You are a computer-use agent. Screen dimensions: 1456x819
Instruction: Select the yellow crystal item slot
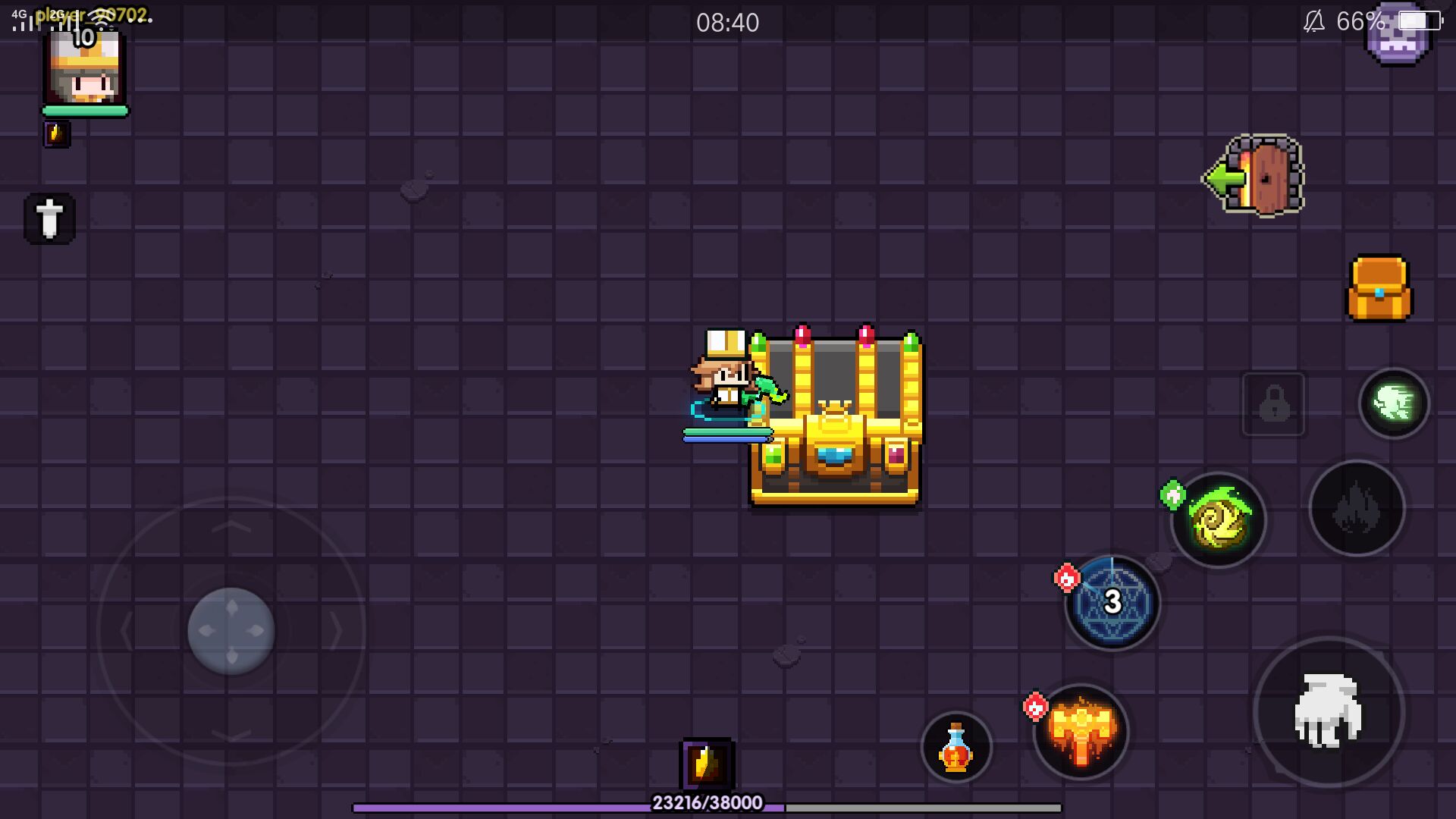coord(706,764)
